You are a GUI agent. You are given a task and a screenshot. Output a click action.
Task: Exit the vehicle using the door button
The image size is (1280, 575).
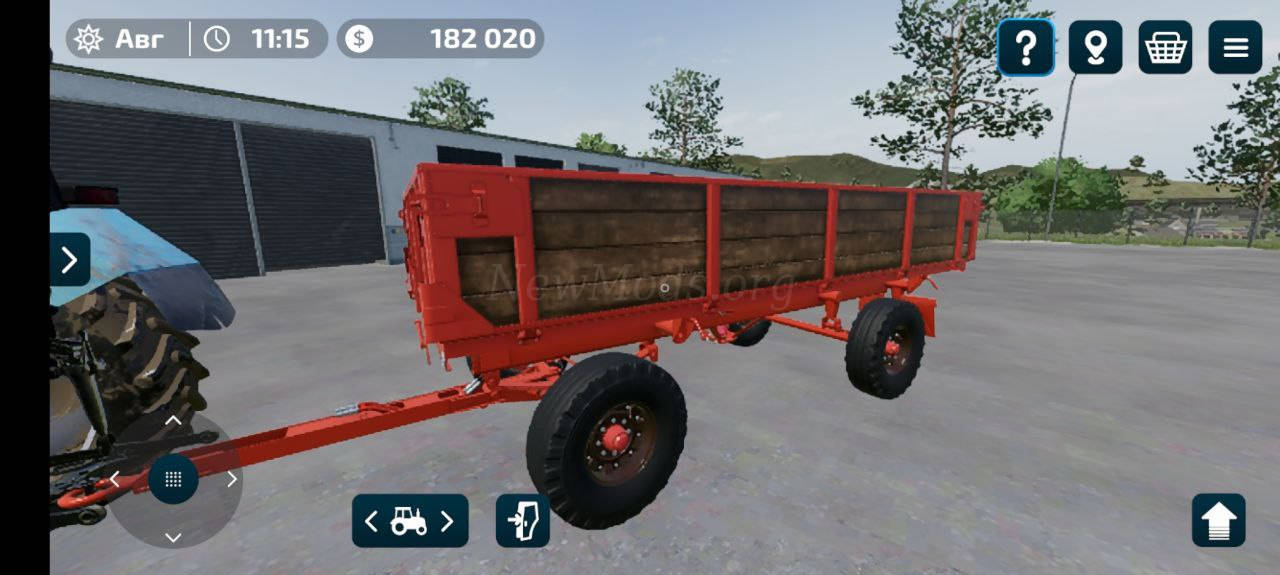coord(523,521)
